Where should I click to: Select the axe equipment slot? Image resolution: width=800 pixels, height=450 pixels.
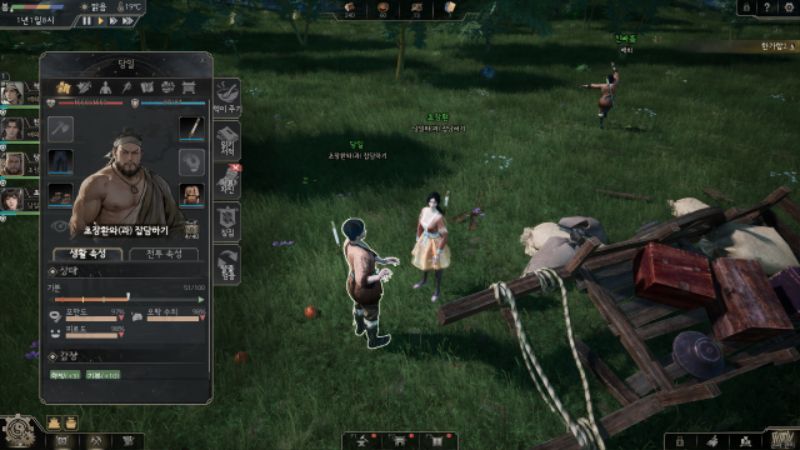61,129
